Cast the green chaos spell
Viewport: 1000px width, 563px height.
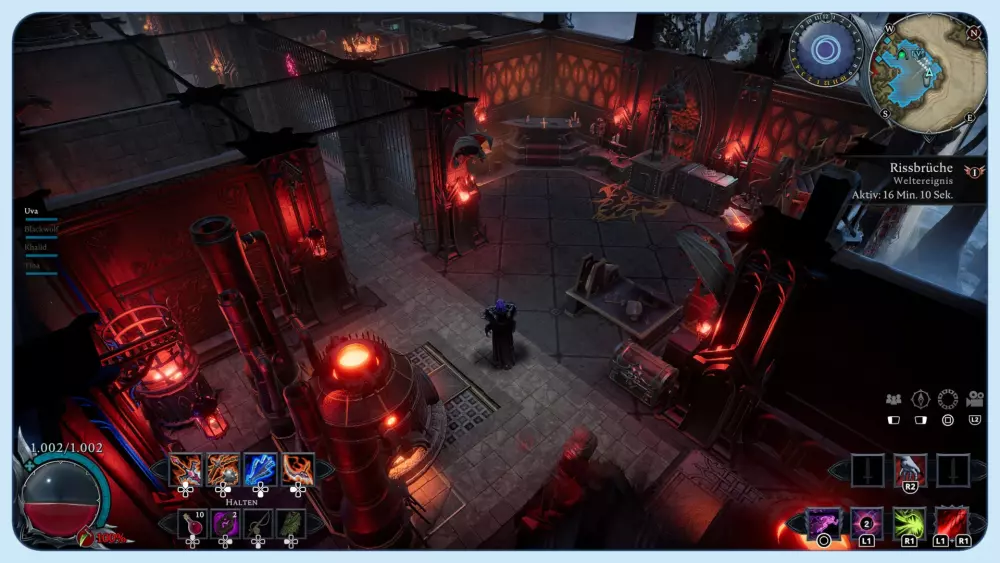click(909, 523)
